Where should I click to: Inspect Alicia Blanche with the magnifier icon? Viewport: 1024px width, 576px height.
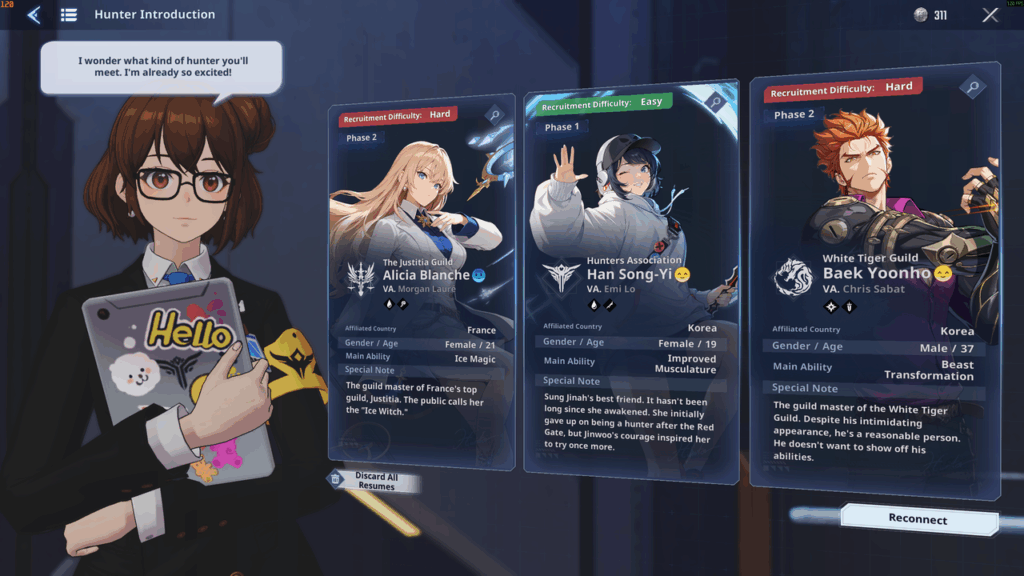[x=494, y=115]
